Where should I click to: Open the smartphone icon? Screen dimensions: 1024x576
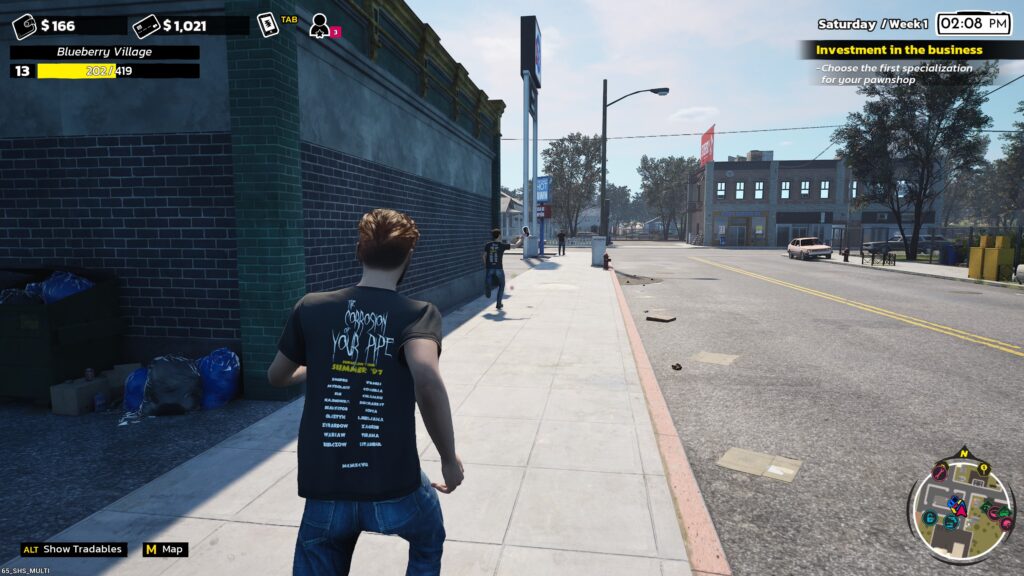tap(267, 25)
